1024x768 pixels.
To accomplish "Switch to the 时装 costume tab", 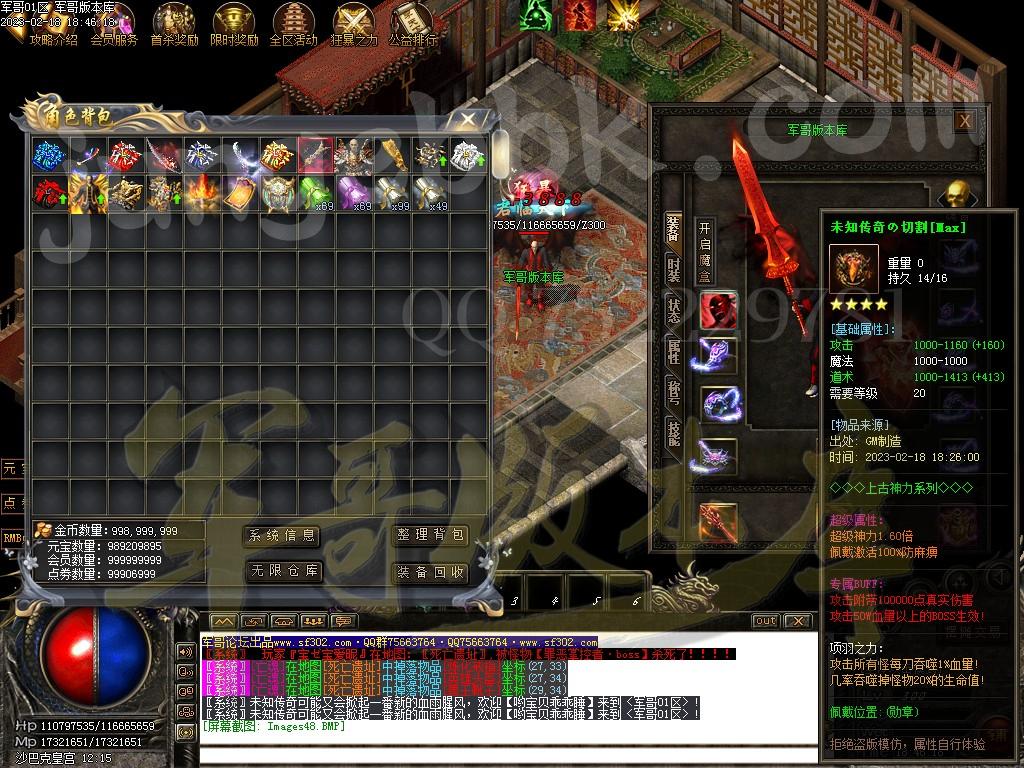I will [673, 268].
